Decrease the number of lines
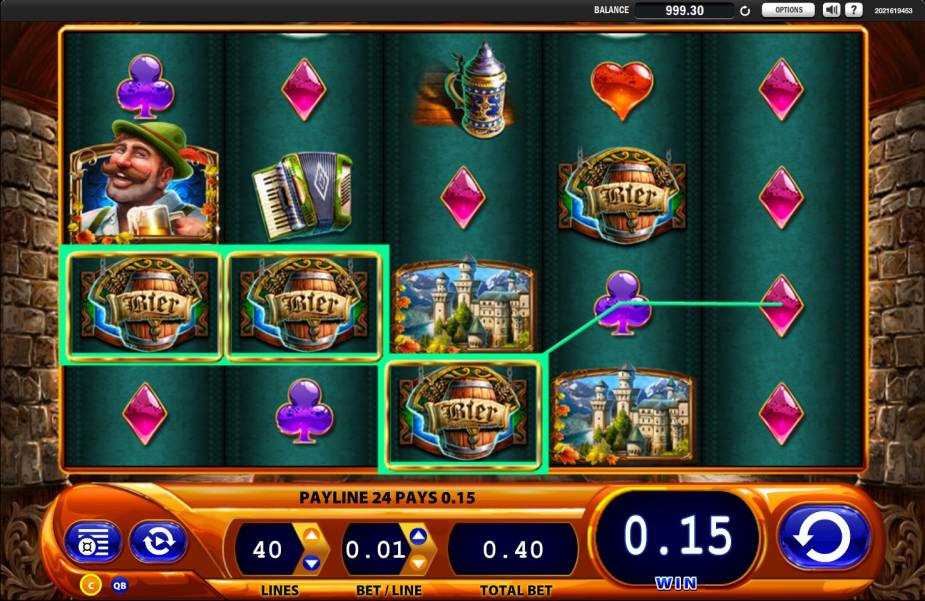 click(x=311, y=562)
